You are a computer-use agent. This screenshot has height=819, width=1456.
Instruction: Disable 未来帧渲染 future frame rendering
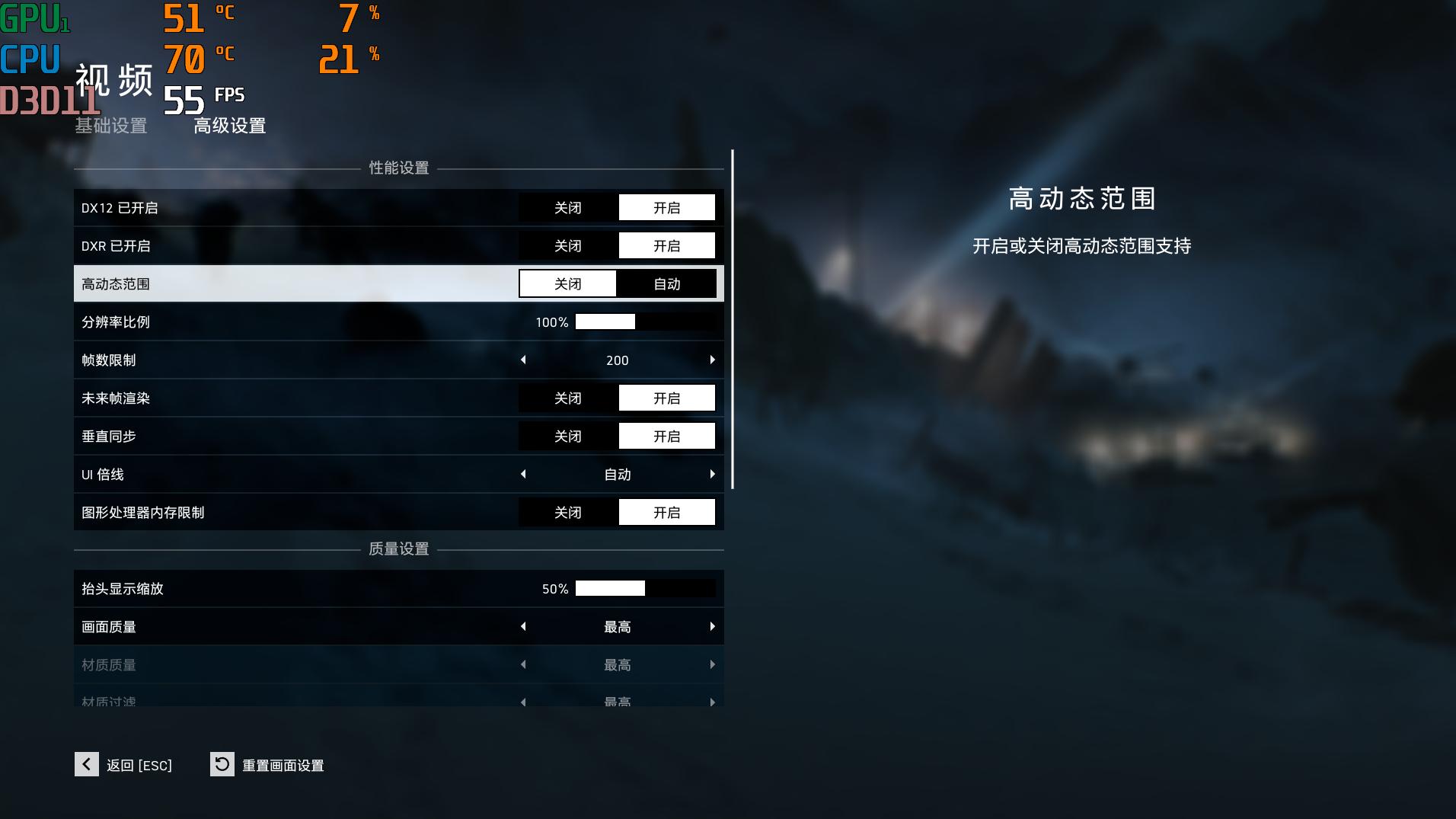point(568,398)
